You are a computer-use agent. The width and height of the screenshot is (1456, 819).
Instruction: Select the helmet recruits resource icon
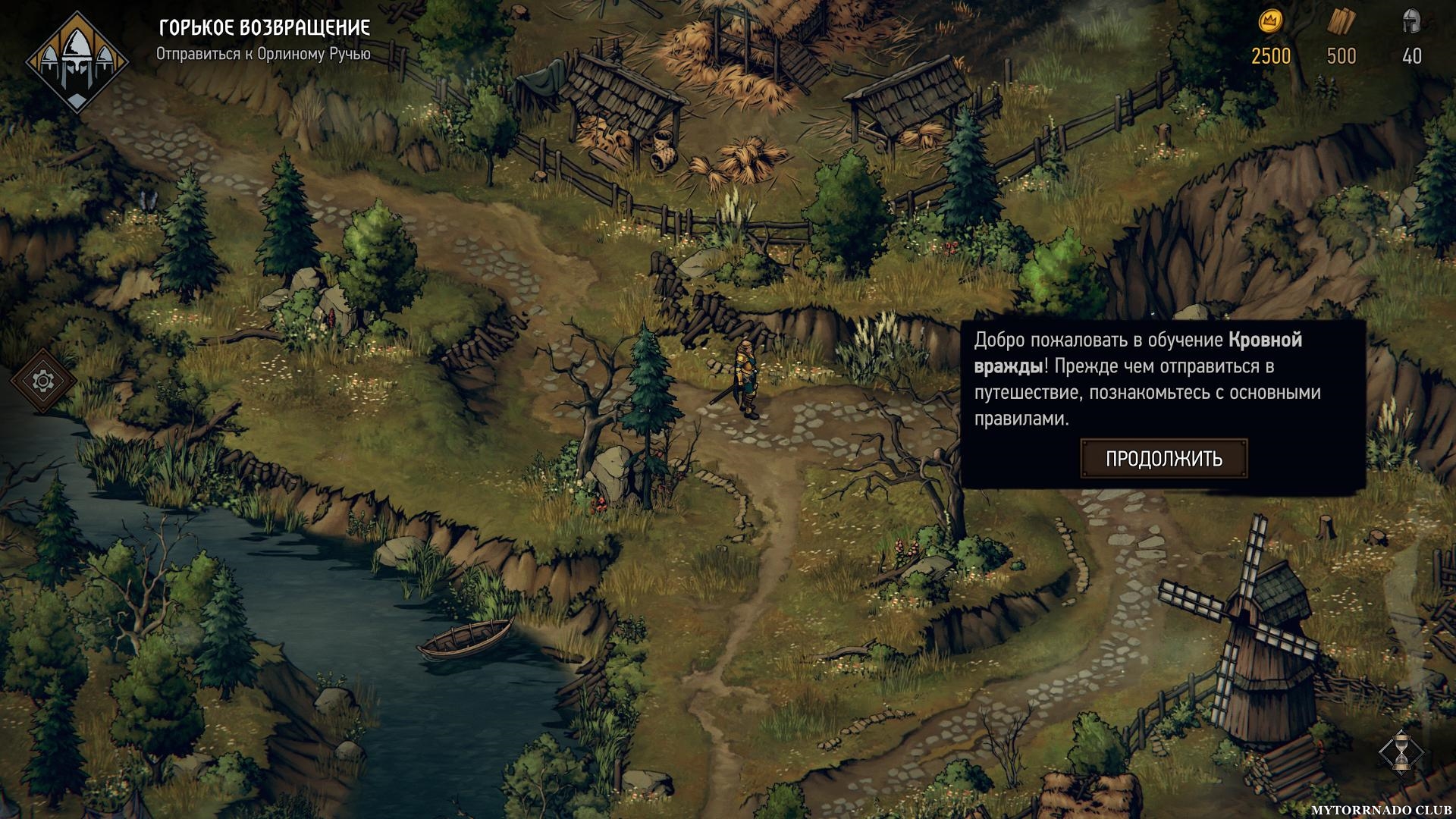(1411, 22)
